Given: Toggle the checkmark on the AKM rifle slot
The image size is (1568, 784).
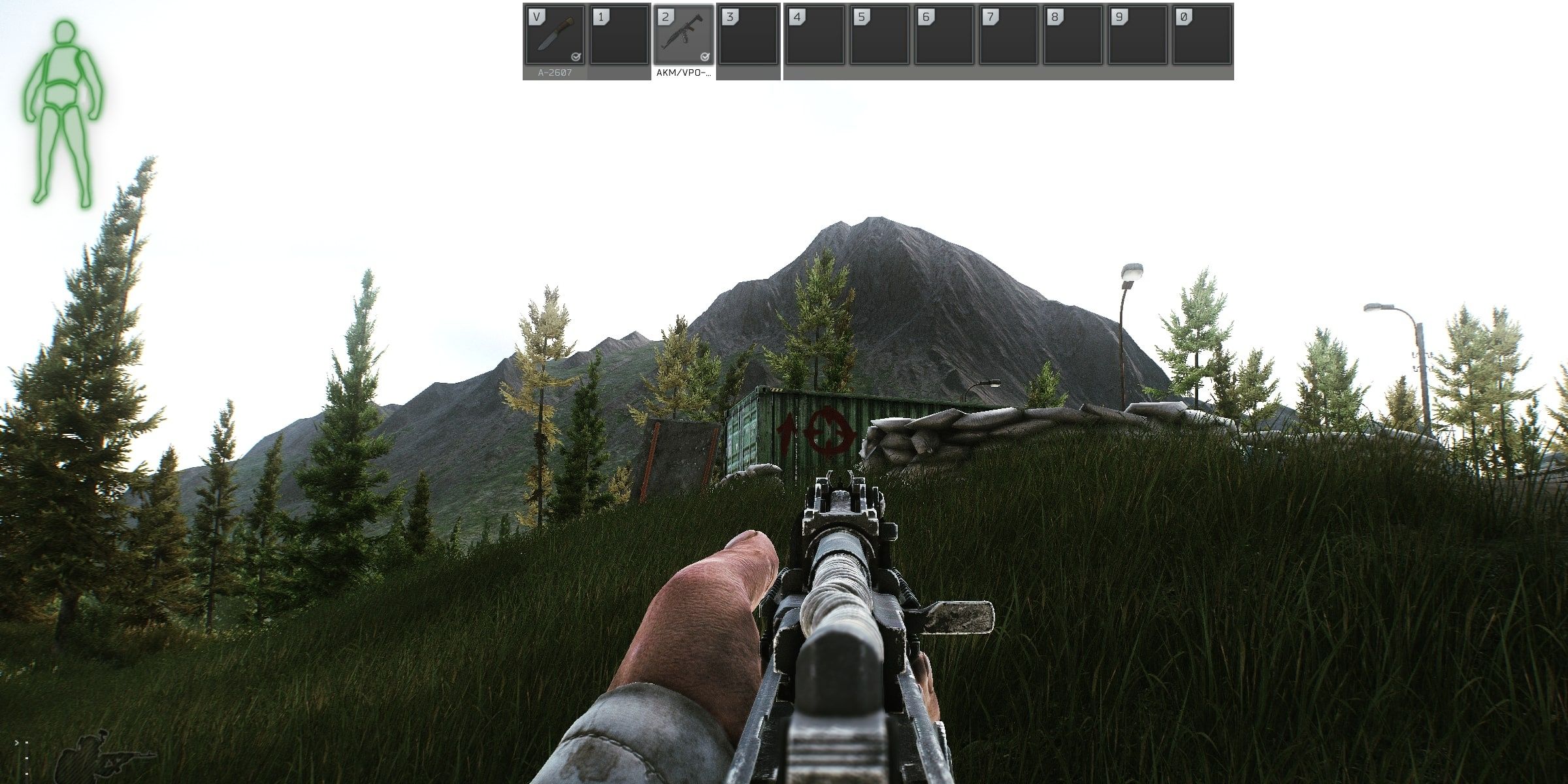Looking at the screenshot, I should (x=704, y=57).
